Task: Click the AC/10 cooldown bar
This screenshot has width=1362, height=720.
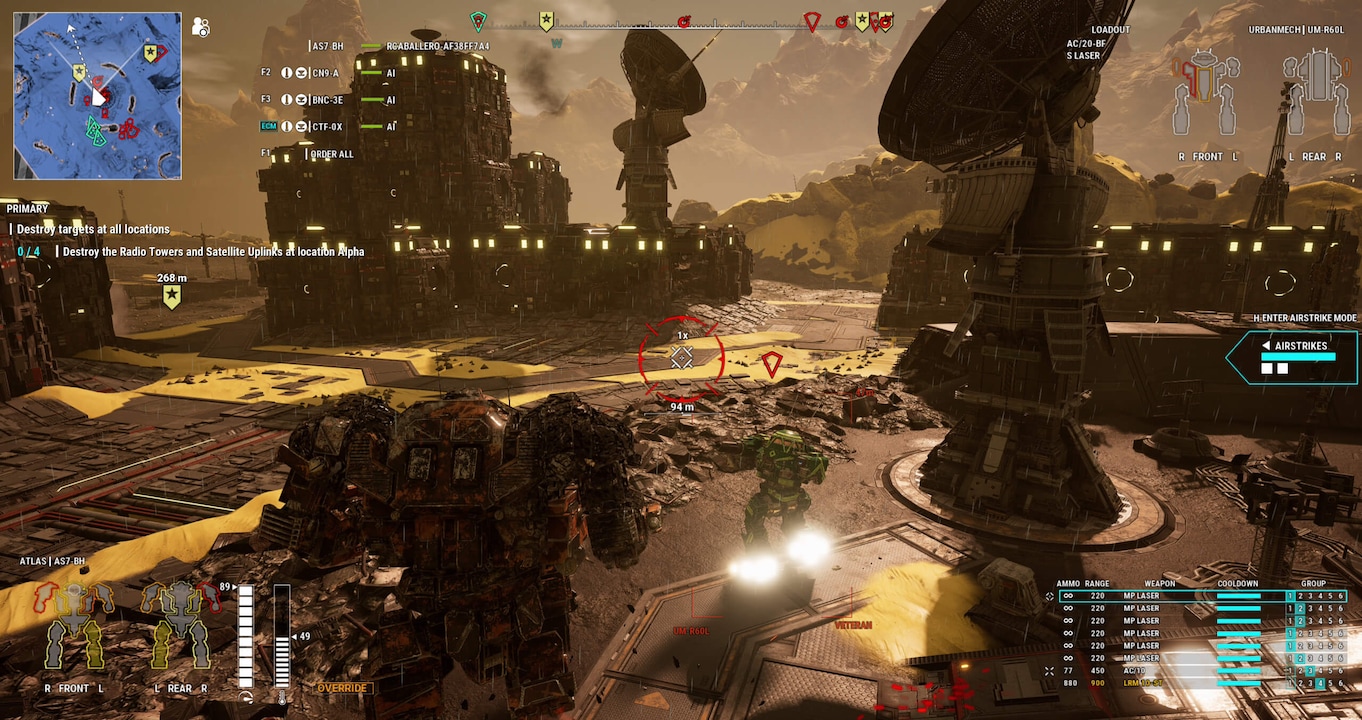Action: pos(1239,671)
